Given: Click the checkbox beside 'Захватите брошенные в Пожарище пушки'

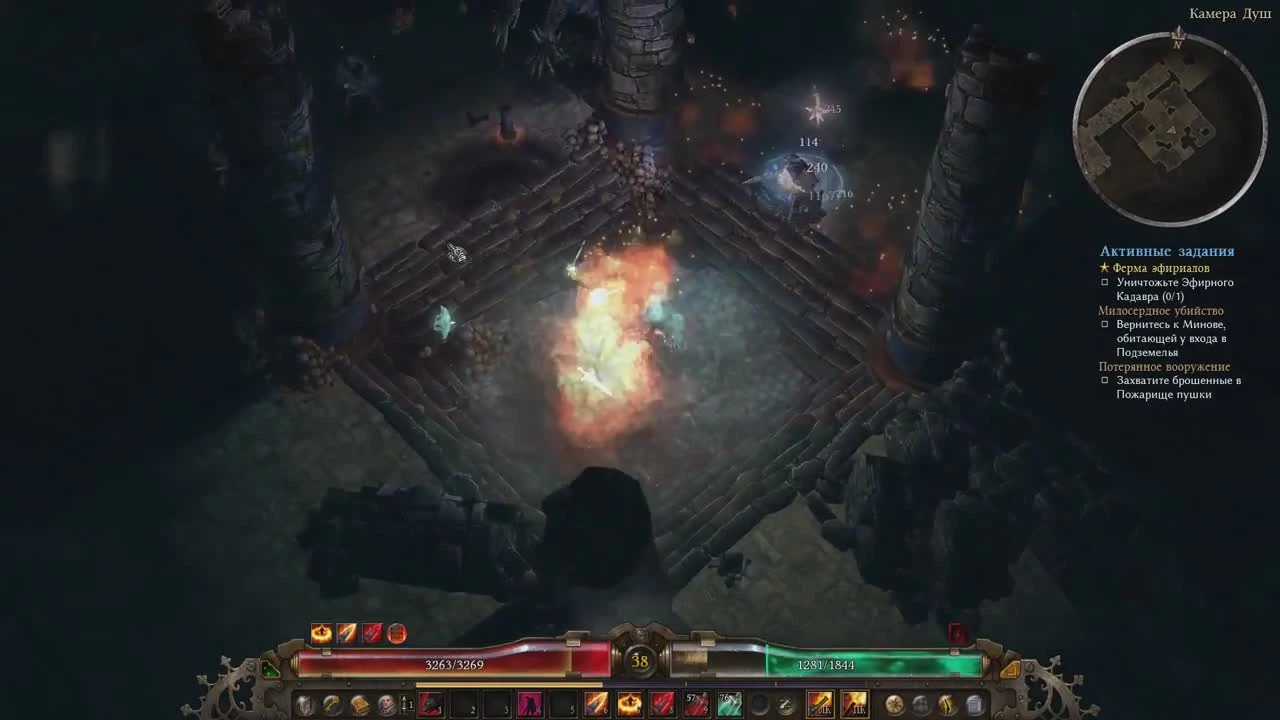Looking at the screenshot, I should click(1104, 381).
